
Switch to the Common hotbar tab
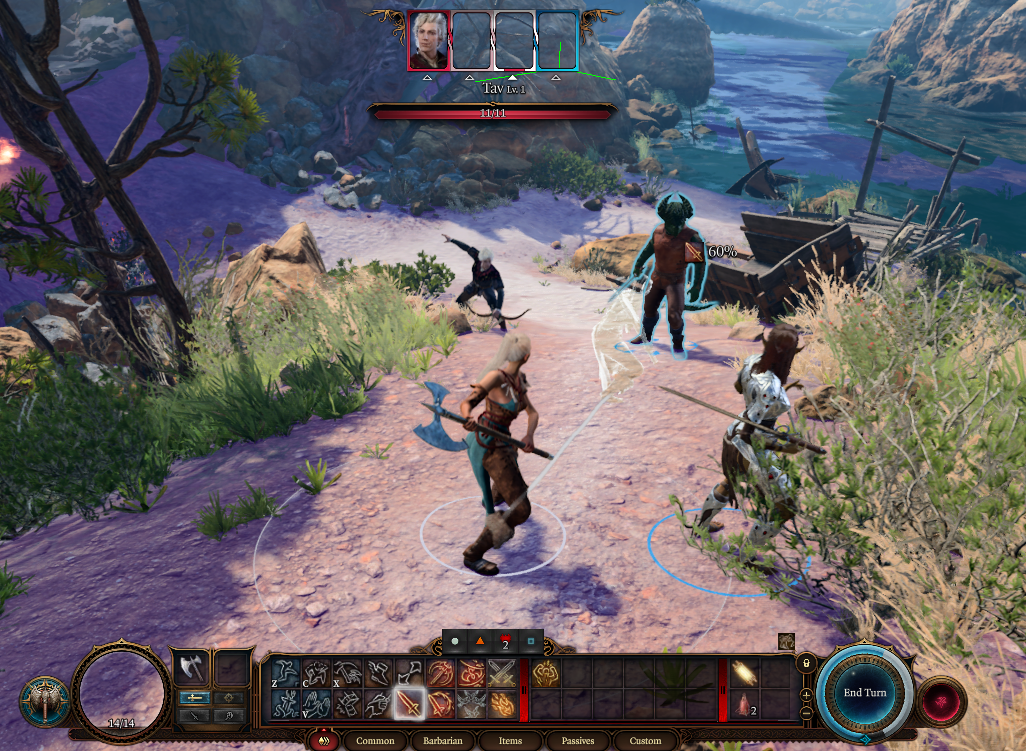(375, 741)
